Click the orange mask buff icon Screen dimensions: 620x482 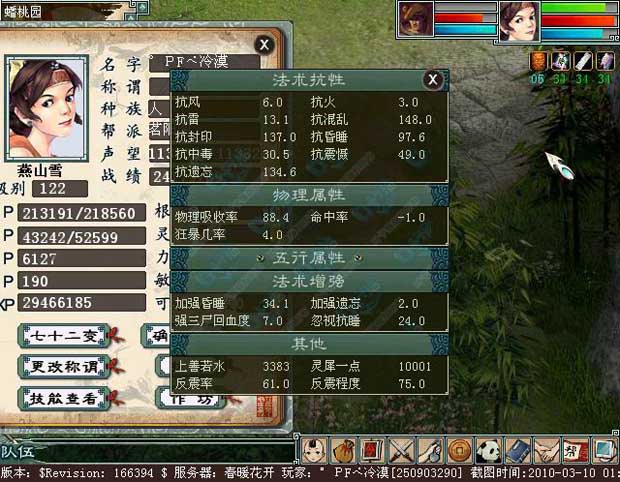[538, 61]
